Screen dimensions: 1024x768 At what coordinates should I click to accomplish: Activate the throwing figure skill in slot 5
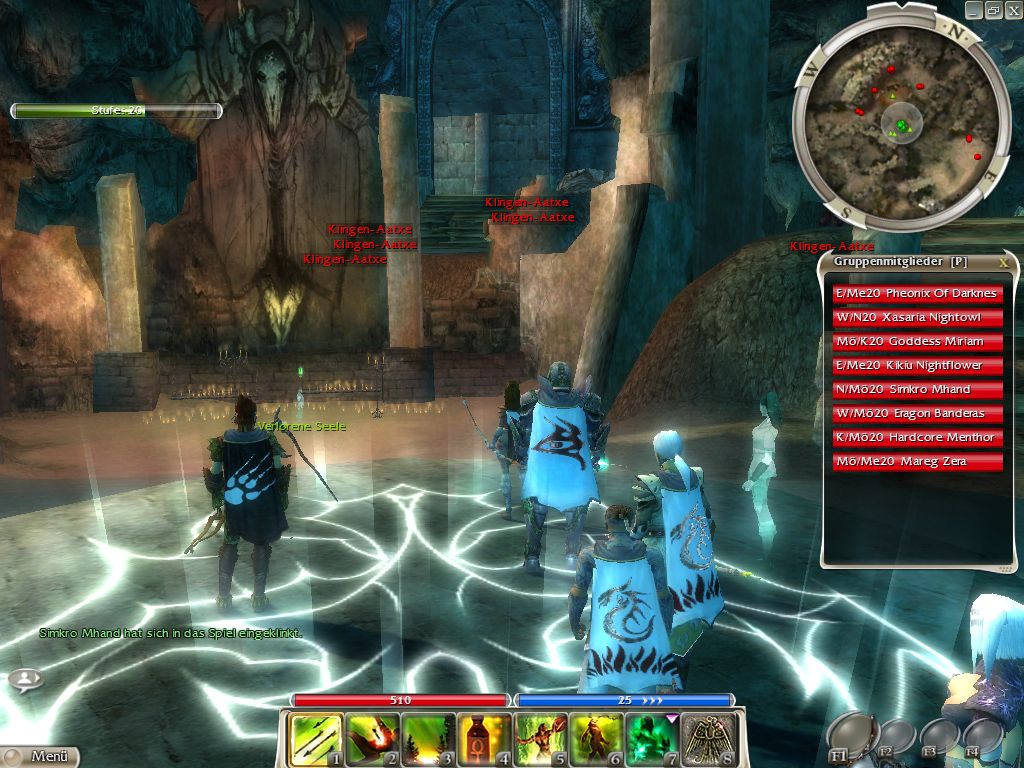[x=541, y=739]
